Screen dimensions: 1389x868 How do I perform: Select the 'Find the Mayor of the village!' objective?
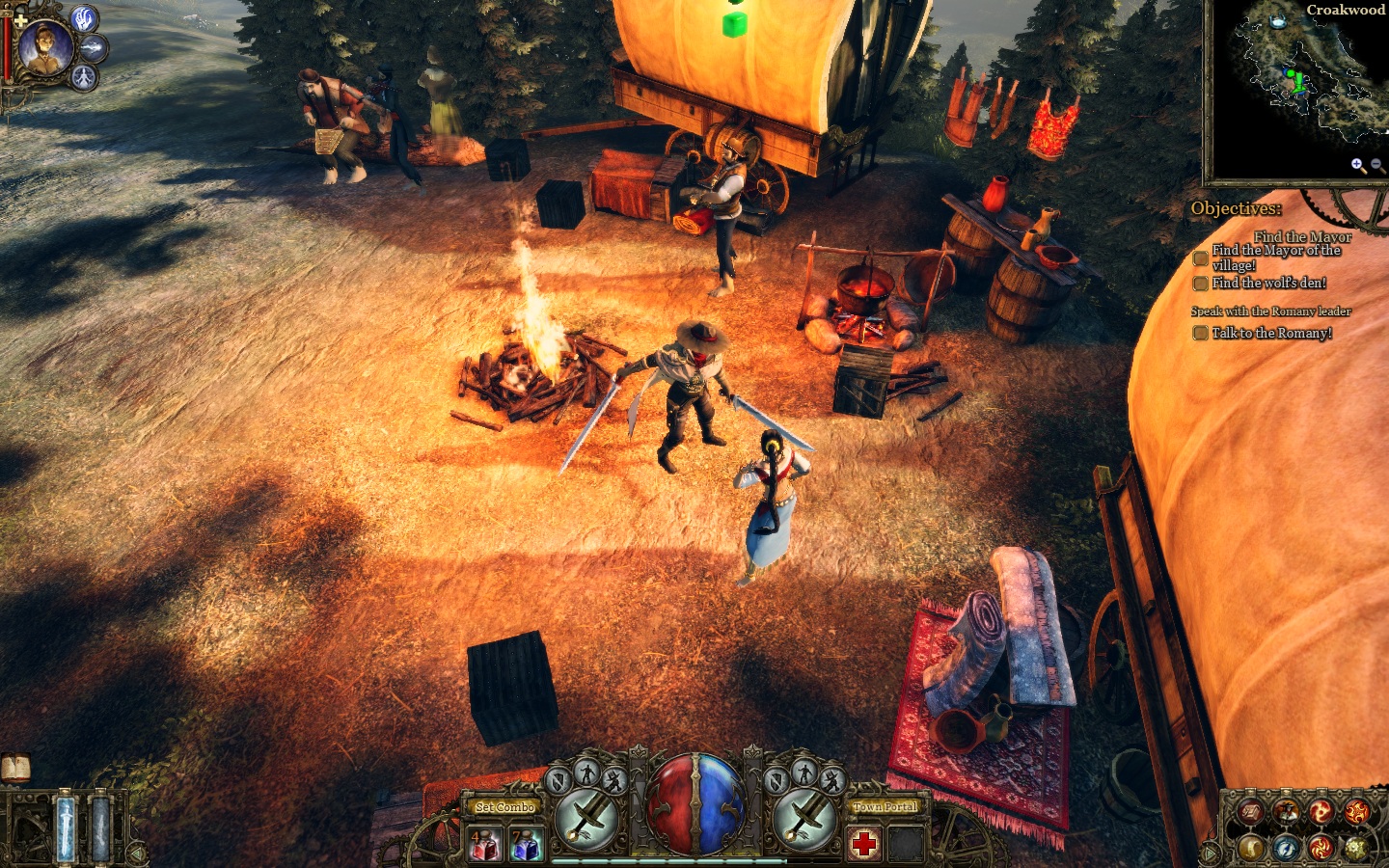tap(1275, 258)
